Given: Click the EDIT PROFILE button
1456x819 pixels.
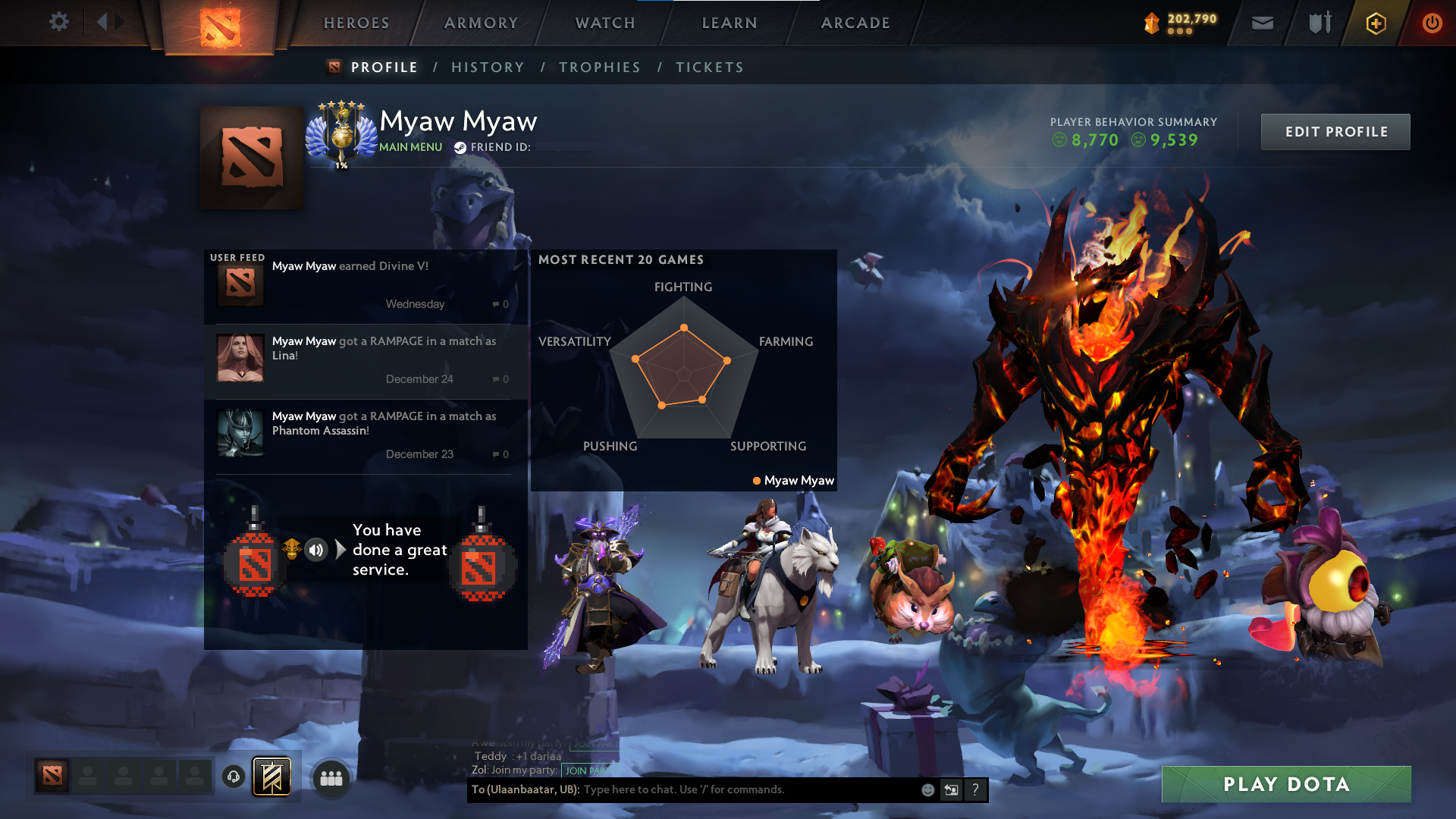Looking at the screenshot, I should (1335, 131).
